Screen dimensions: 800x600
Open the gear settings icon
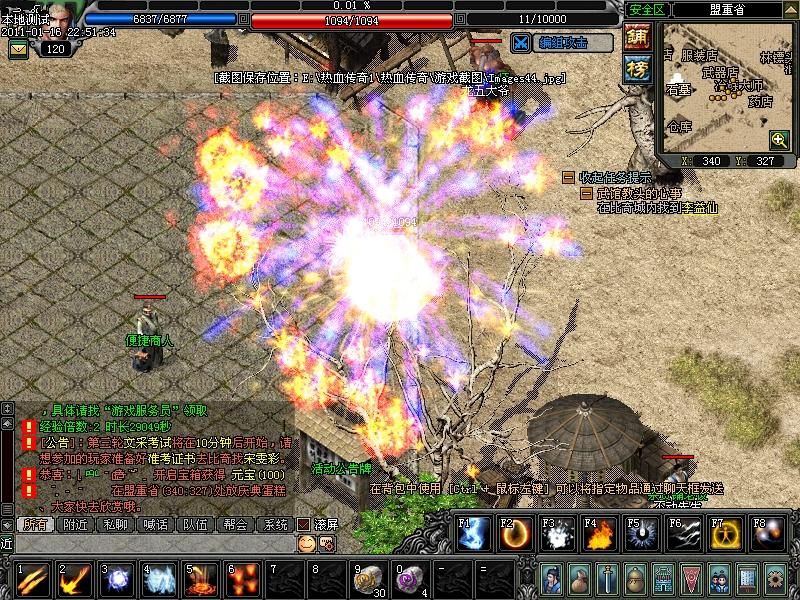(x=776, y=578)
